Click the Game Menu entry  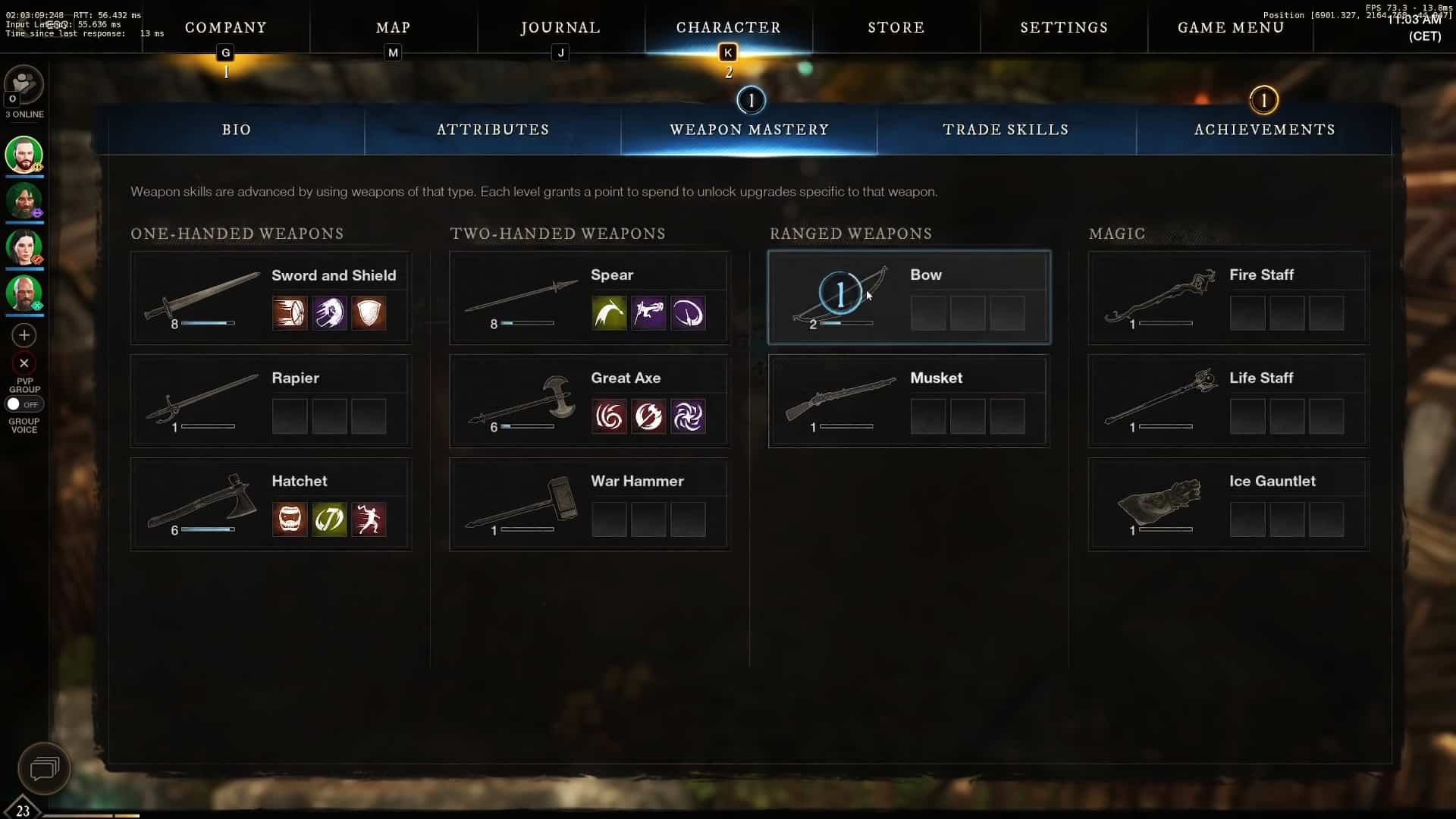[1230, 27]
